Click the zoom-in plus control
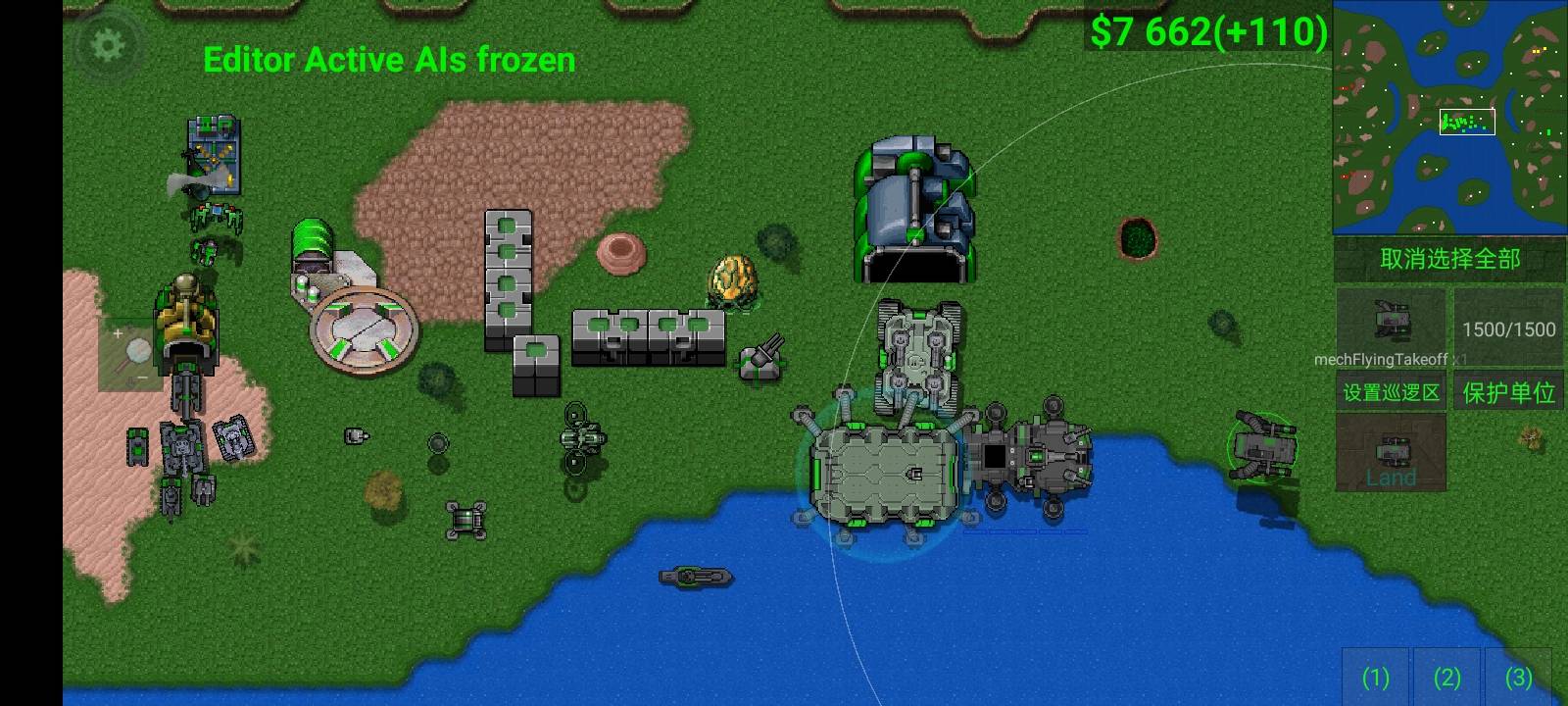 118,333
